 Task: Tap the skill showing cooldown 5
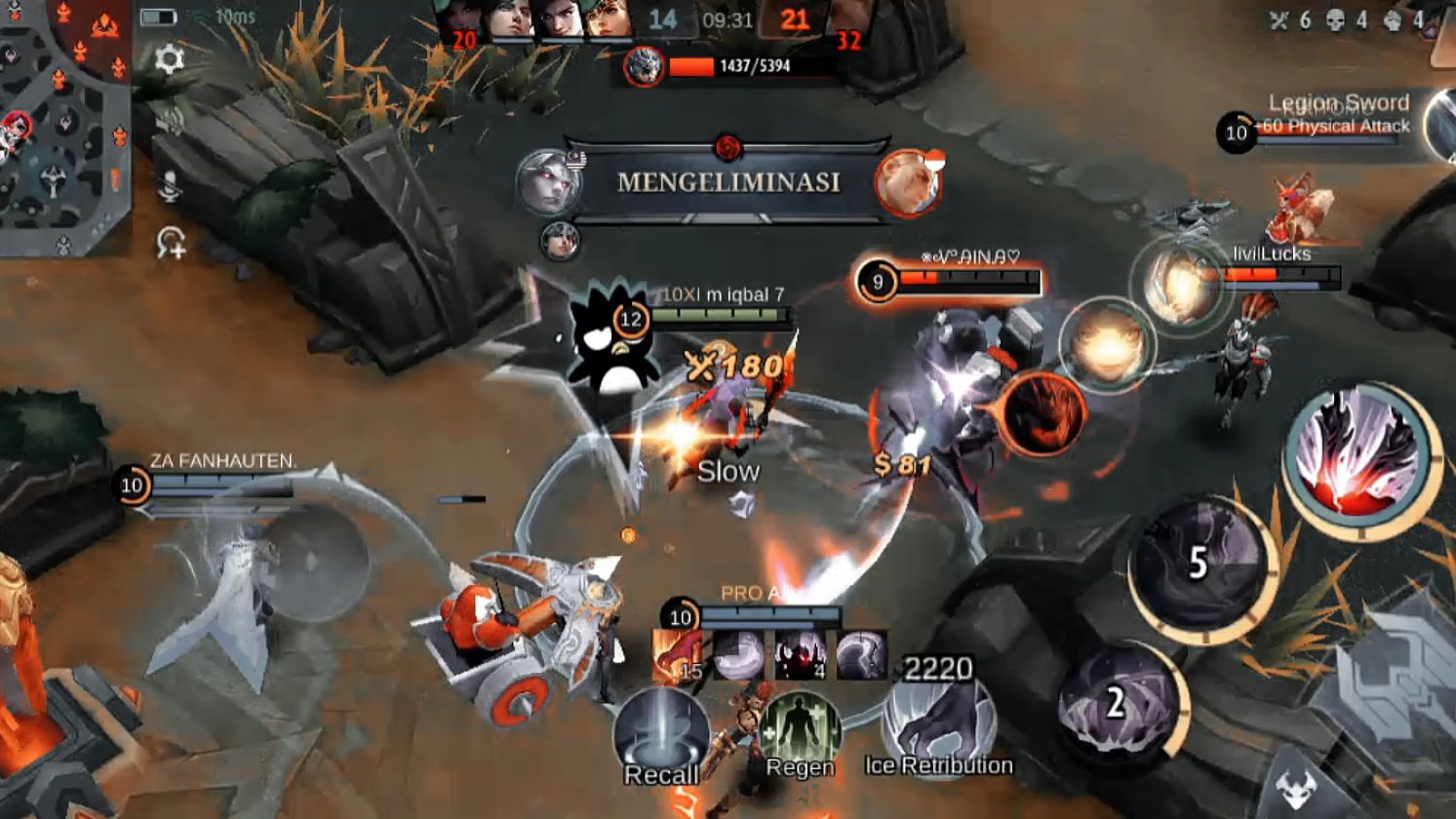[x=1200, y=565]
